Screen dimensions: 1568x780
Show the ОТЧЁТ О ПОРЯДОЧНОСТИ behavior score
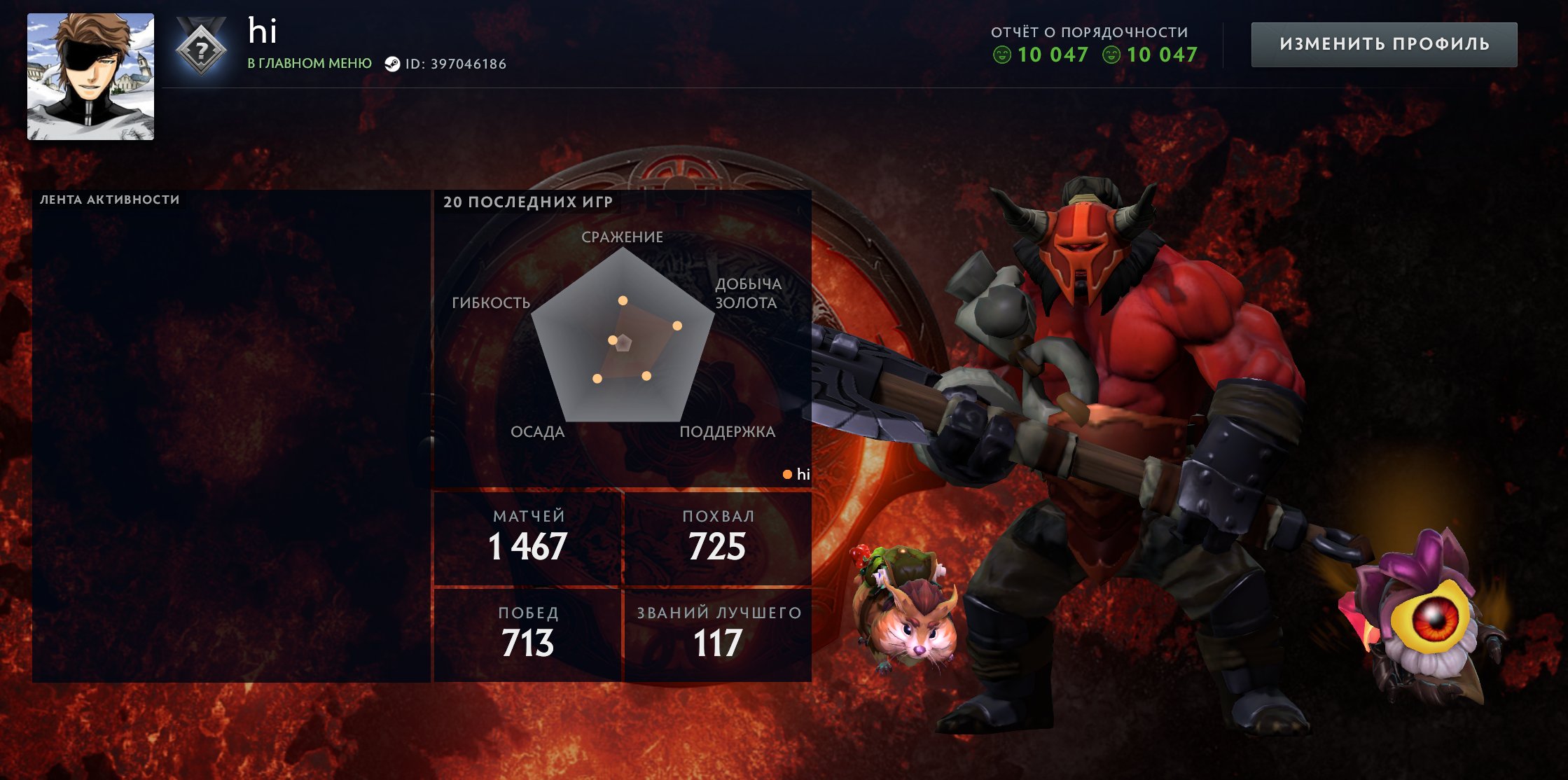click(1095, 45)
